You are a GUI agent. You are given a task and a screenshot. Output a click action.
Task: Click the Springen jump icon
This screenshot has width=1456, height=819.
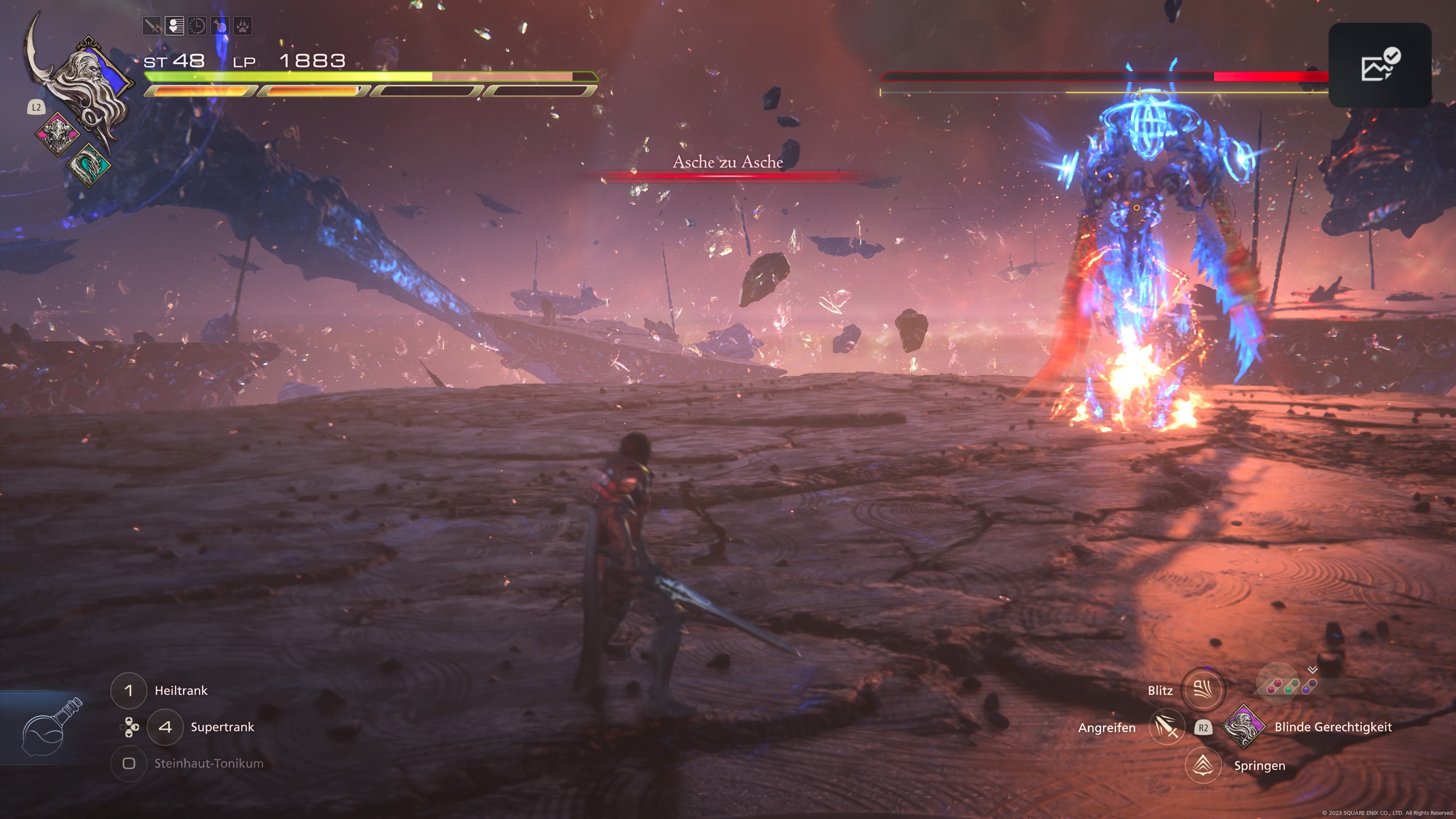(x=1204, y=765)
